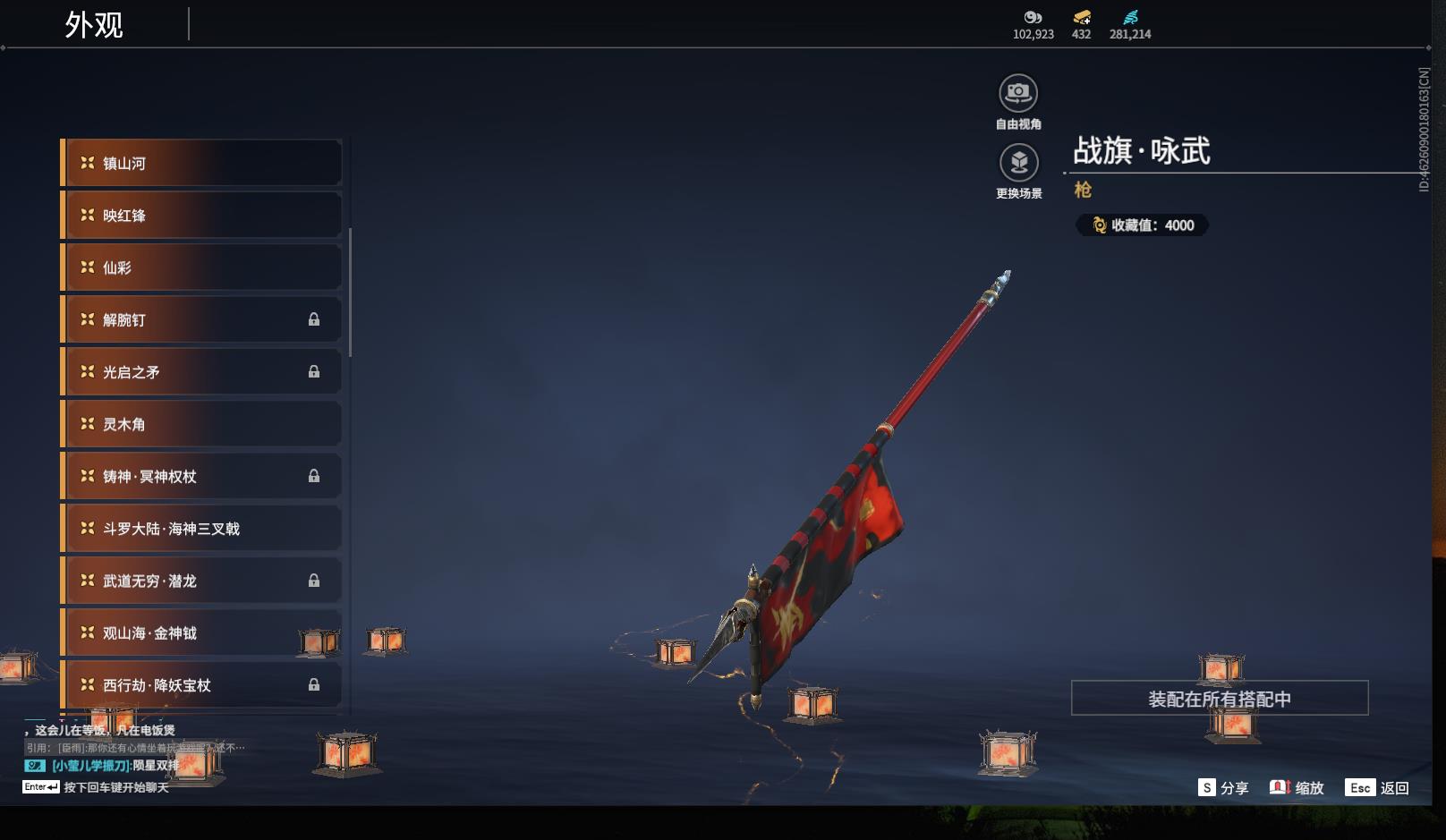The height and width of the screenshot is (840, 1446).
Task: Pick the 仙彩 appearance
Action: tap(202, 267)
